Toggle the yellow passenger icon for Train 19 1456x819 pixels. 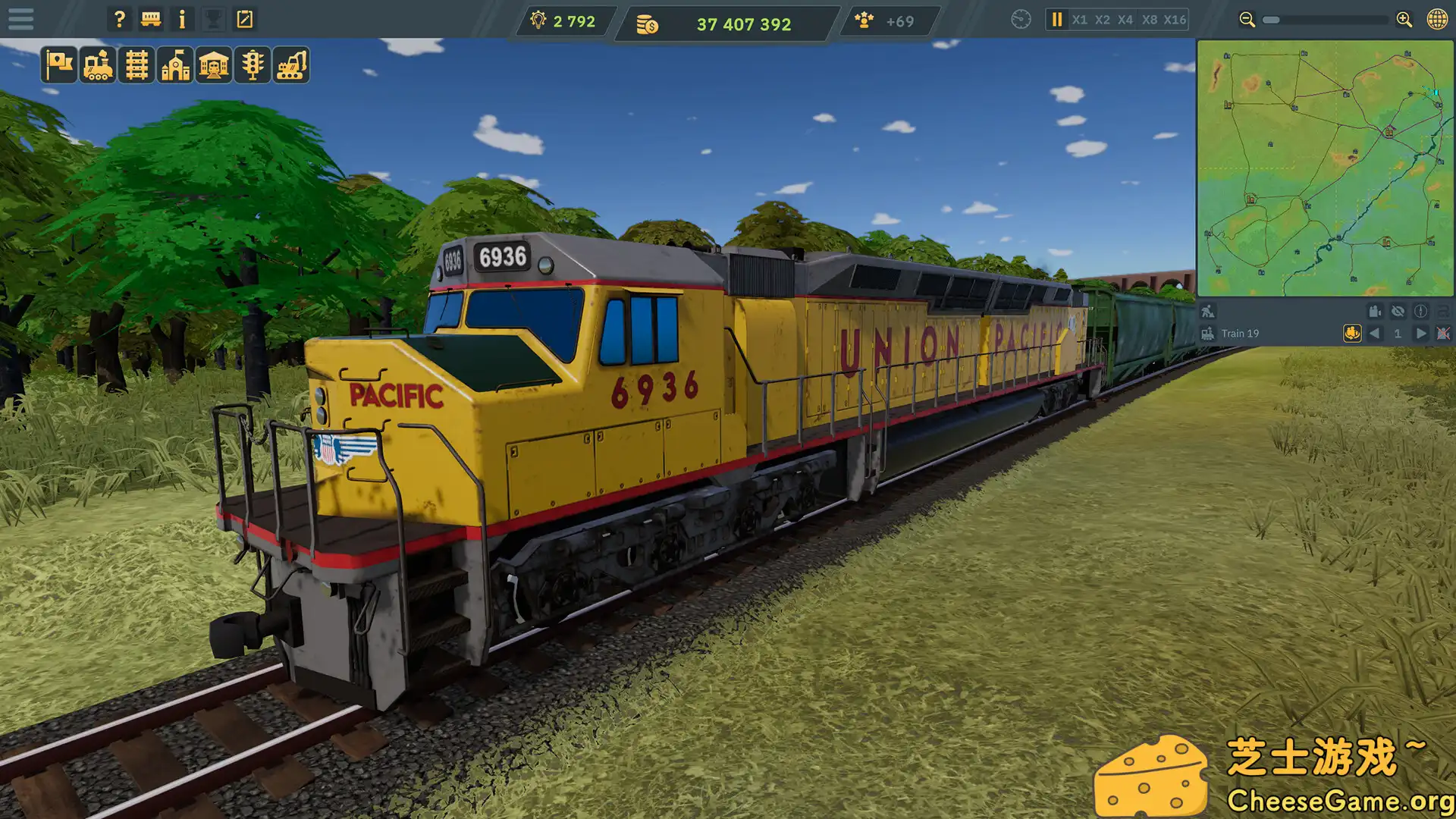pyautogui.click(x=1351, y=334)
